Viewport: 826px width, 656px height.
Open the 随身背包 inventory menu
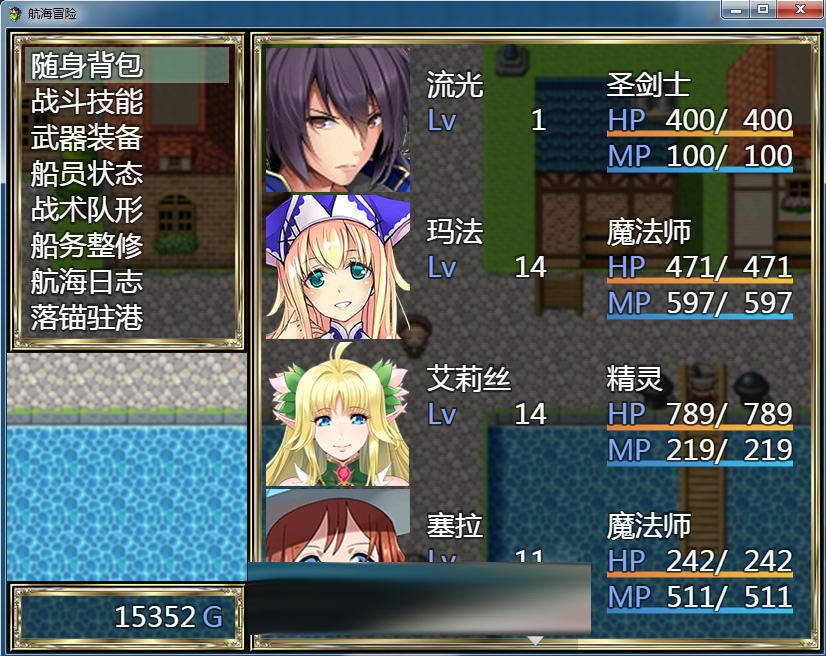click(87, 66)
